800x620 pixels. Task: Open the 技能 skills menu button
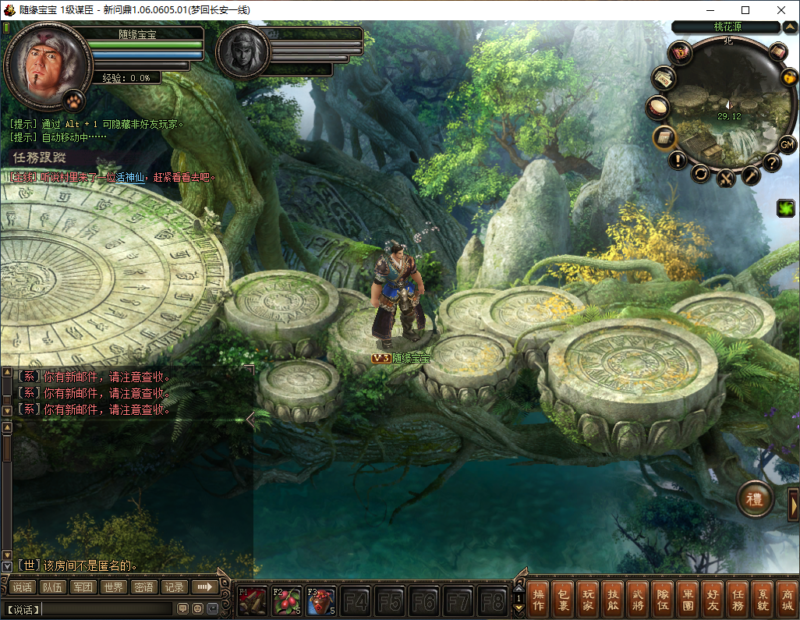point(613,598)
